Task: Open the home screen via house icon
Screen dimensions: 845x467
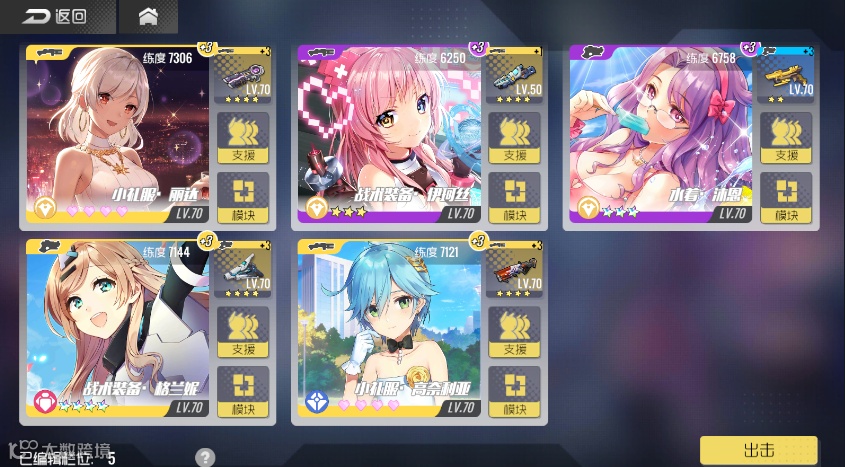Action: tap(148, 16)
